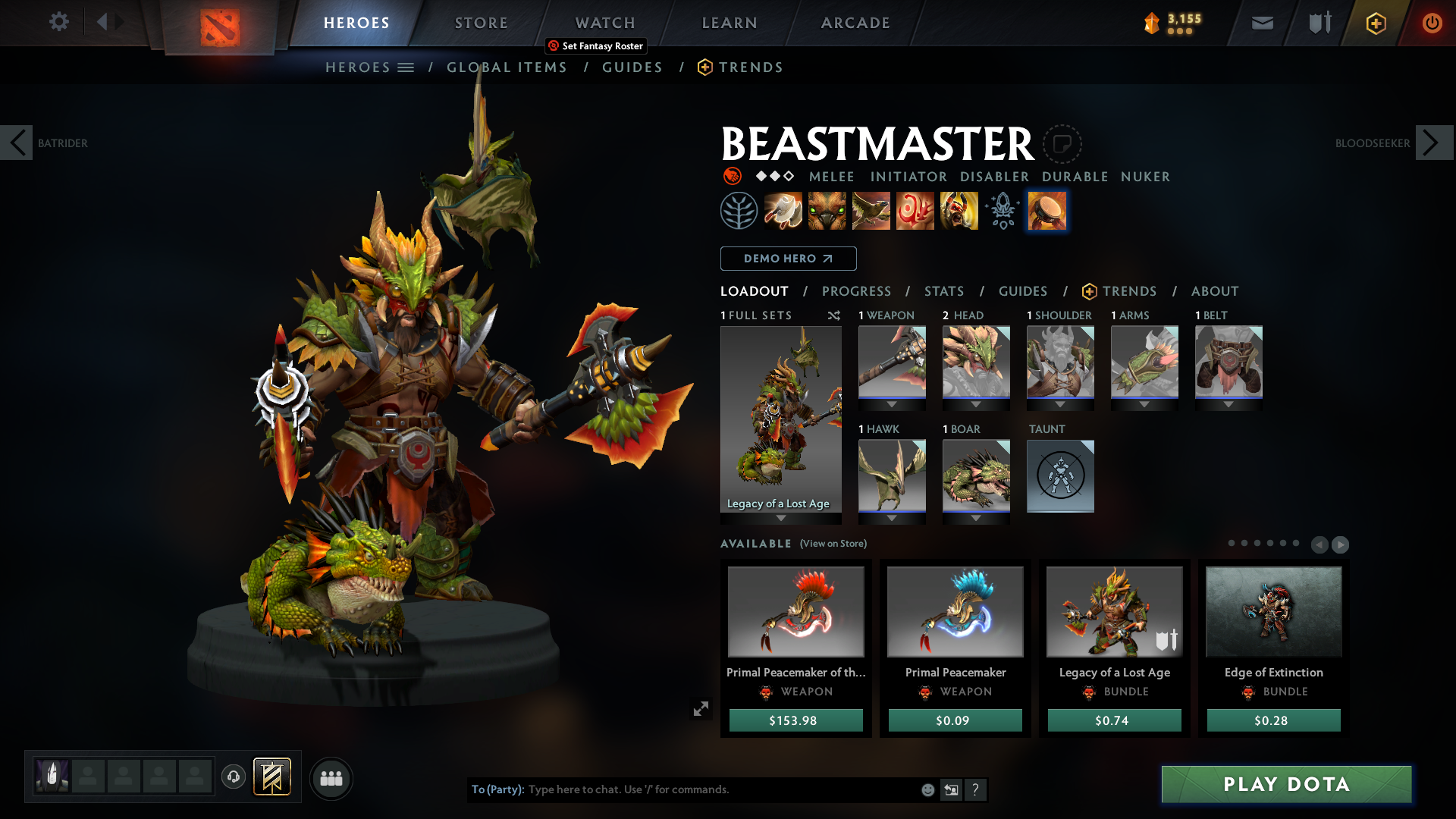View the hawk ability icon

click(x=871, y=210)
